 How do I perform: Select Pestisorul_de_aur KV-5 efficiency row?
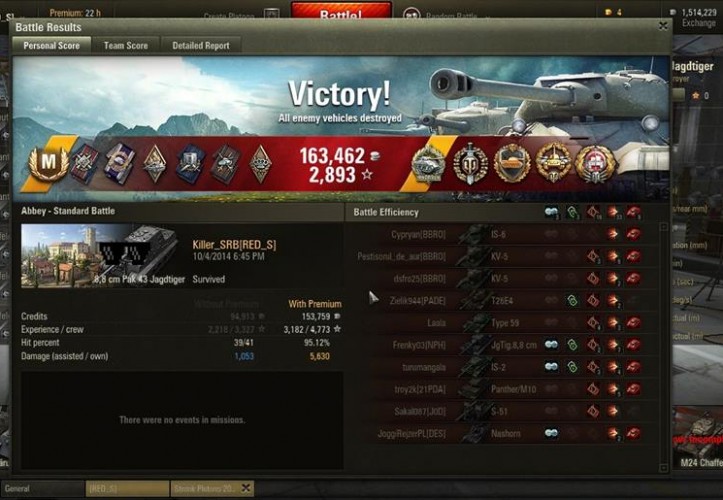click(x=500, y=256)
